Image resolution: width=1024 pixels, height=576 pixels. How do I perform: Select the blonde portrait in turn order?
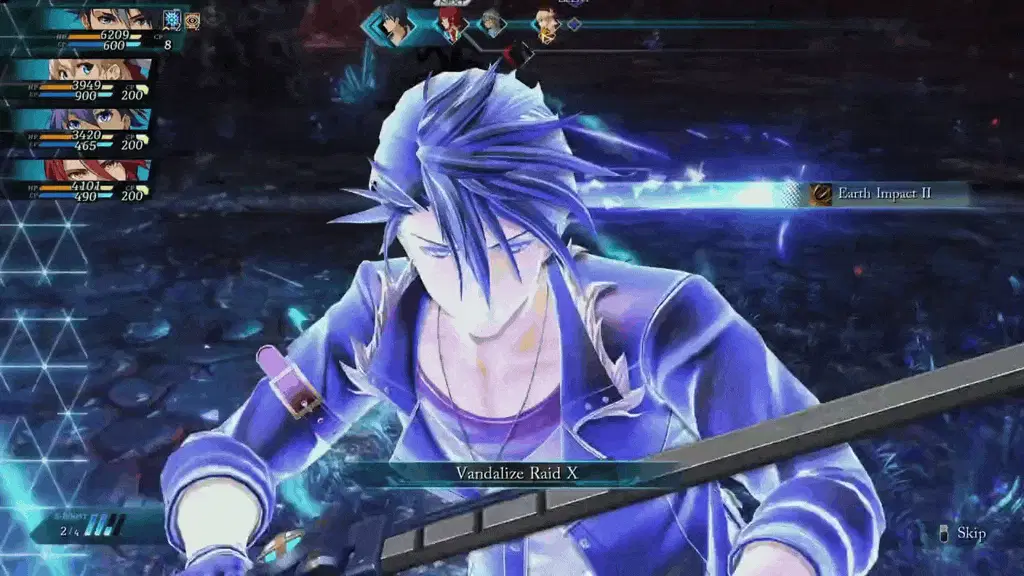tap(546, 24)
